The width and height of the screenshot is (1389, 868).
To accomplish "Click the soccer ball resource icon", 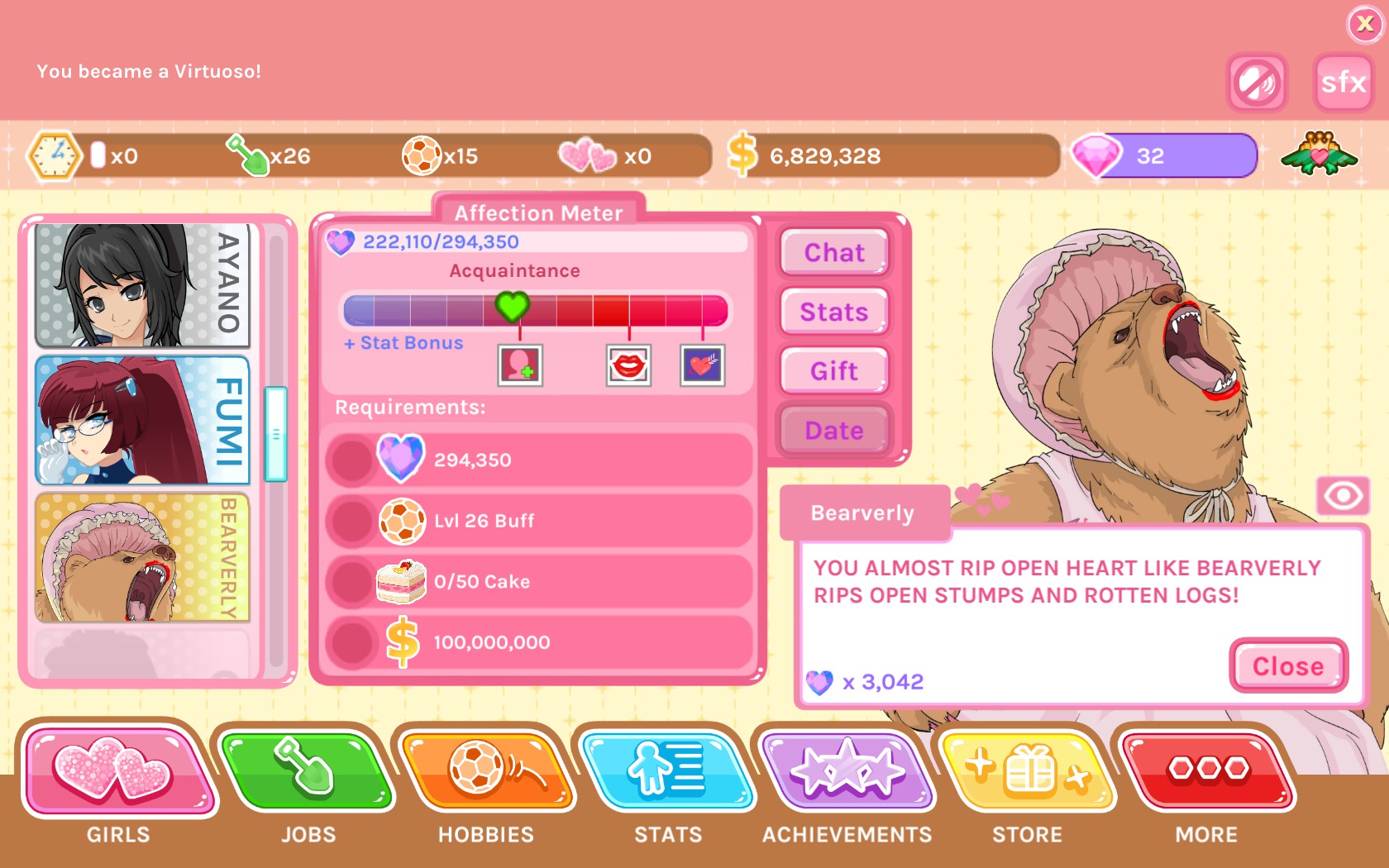I will [423, 155].
